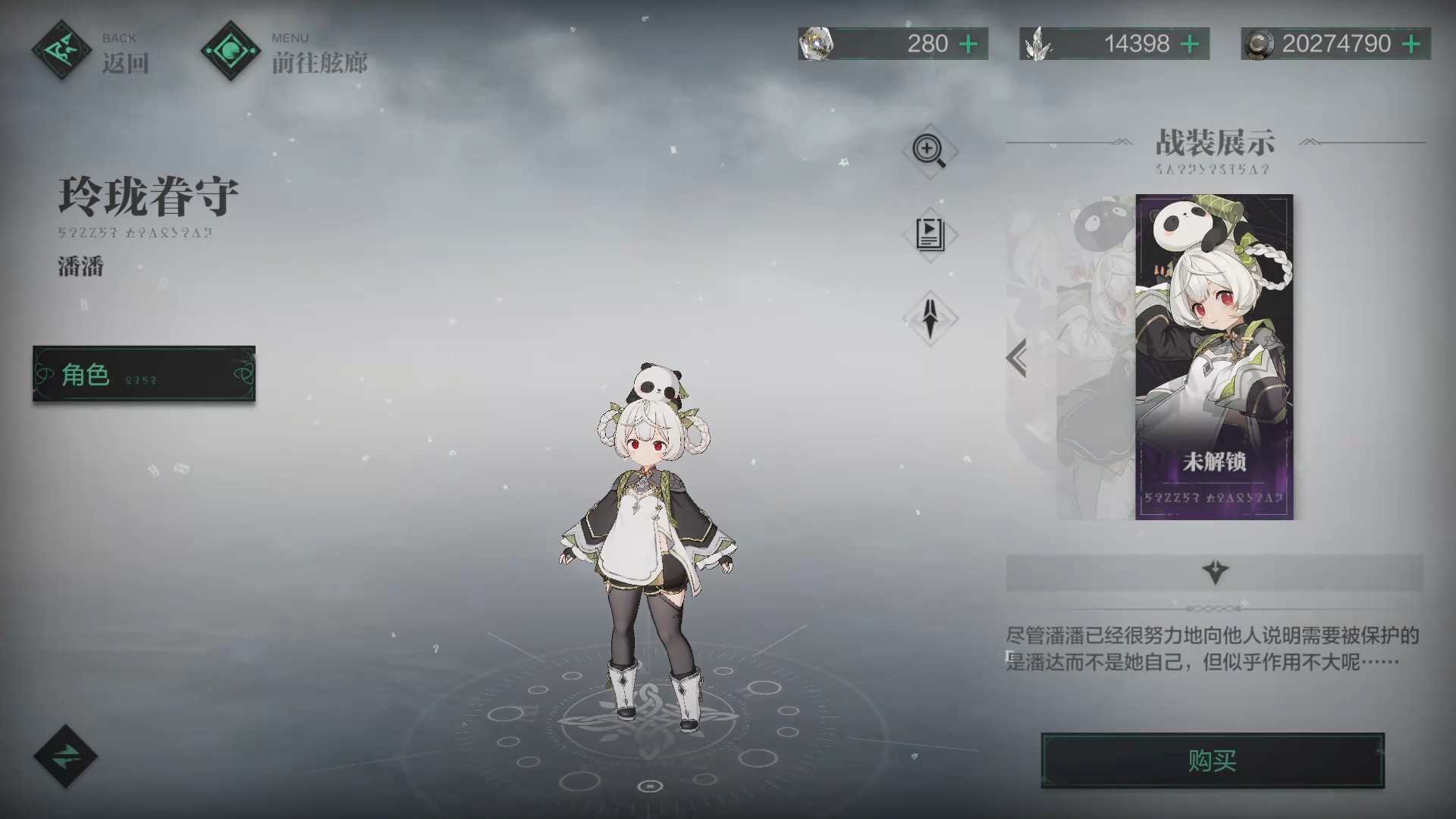Add more of the 280 currency
This screenshot has height=819, width=1456.
(x=968, y=44)
